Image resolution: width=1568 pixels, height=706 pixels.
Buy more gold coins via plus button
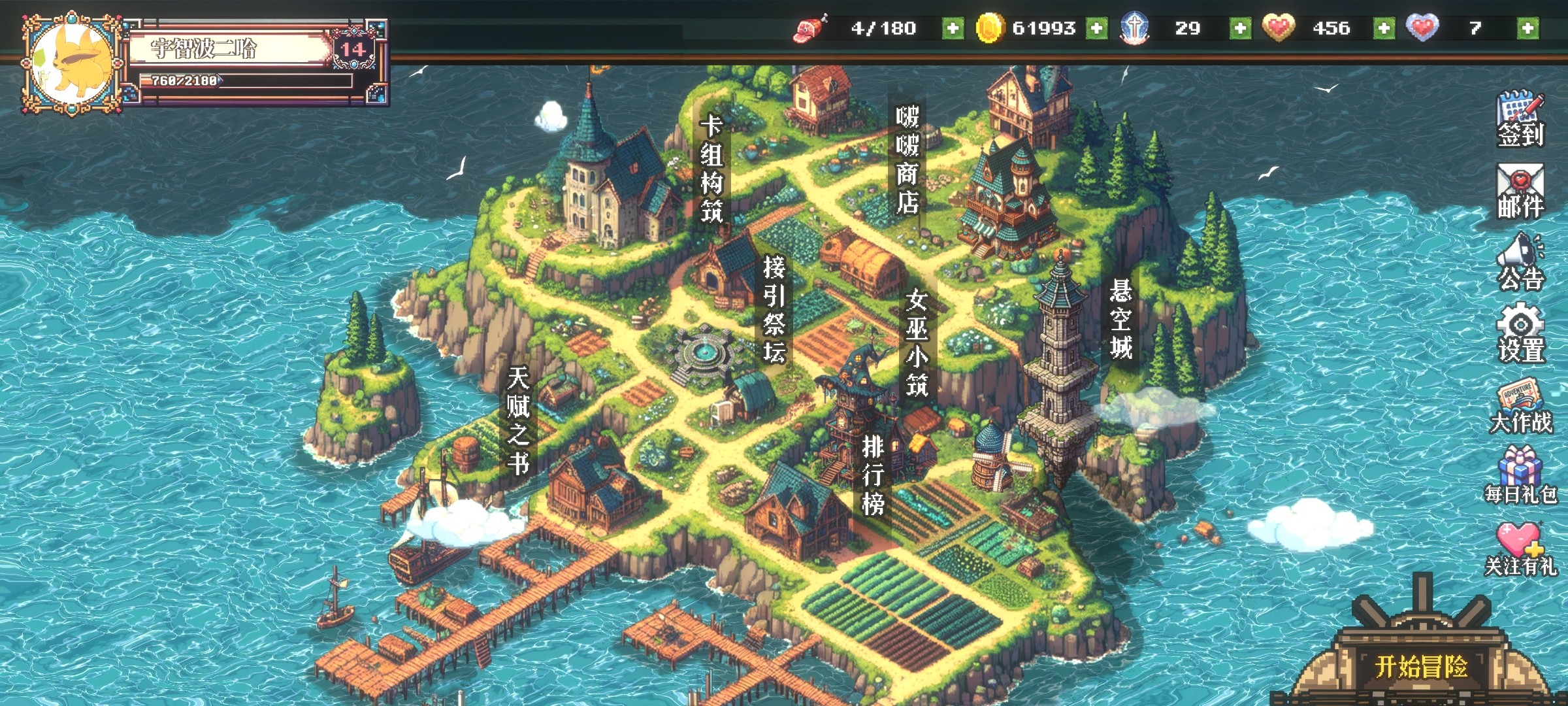click(1096, 28)
